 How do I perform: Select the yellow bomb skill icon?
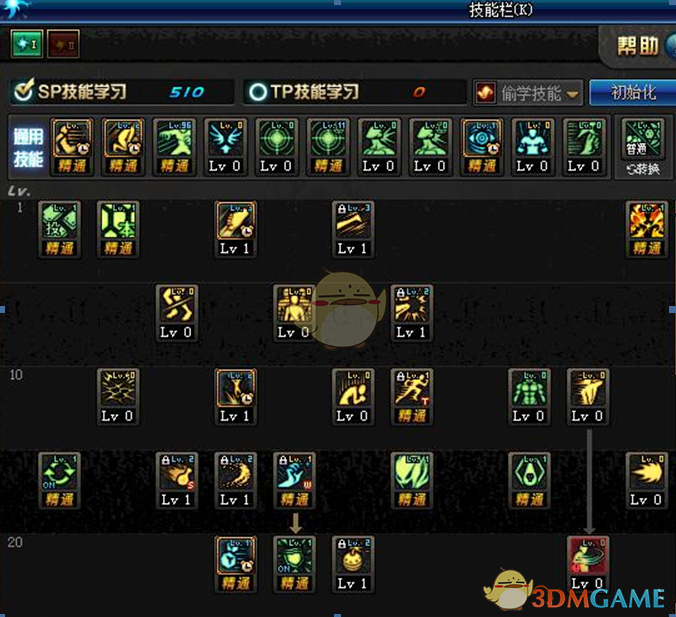(x=352, y=555)
